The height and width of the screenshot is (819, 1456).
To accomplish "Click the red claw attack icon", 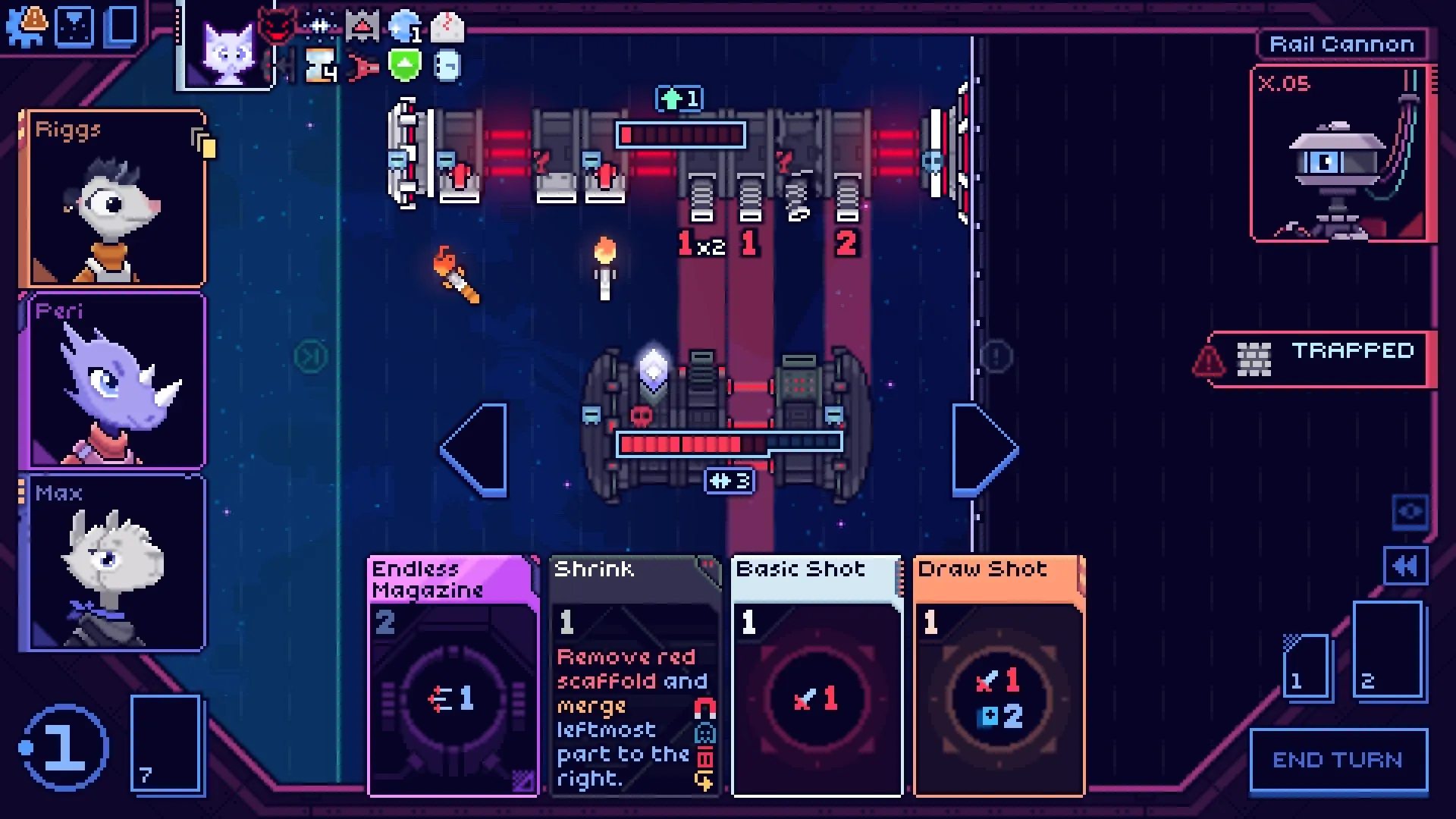I will point(363,68).
